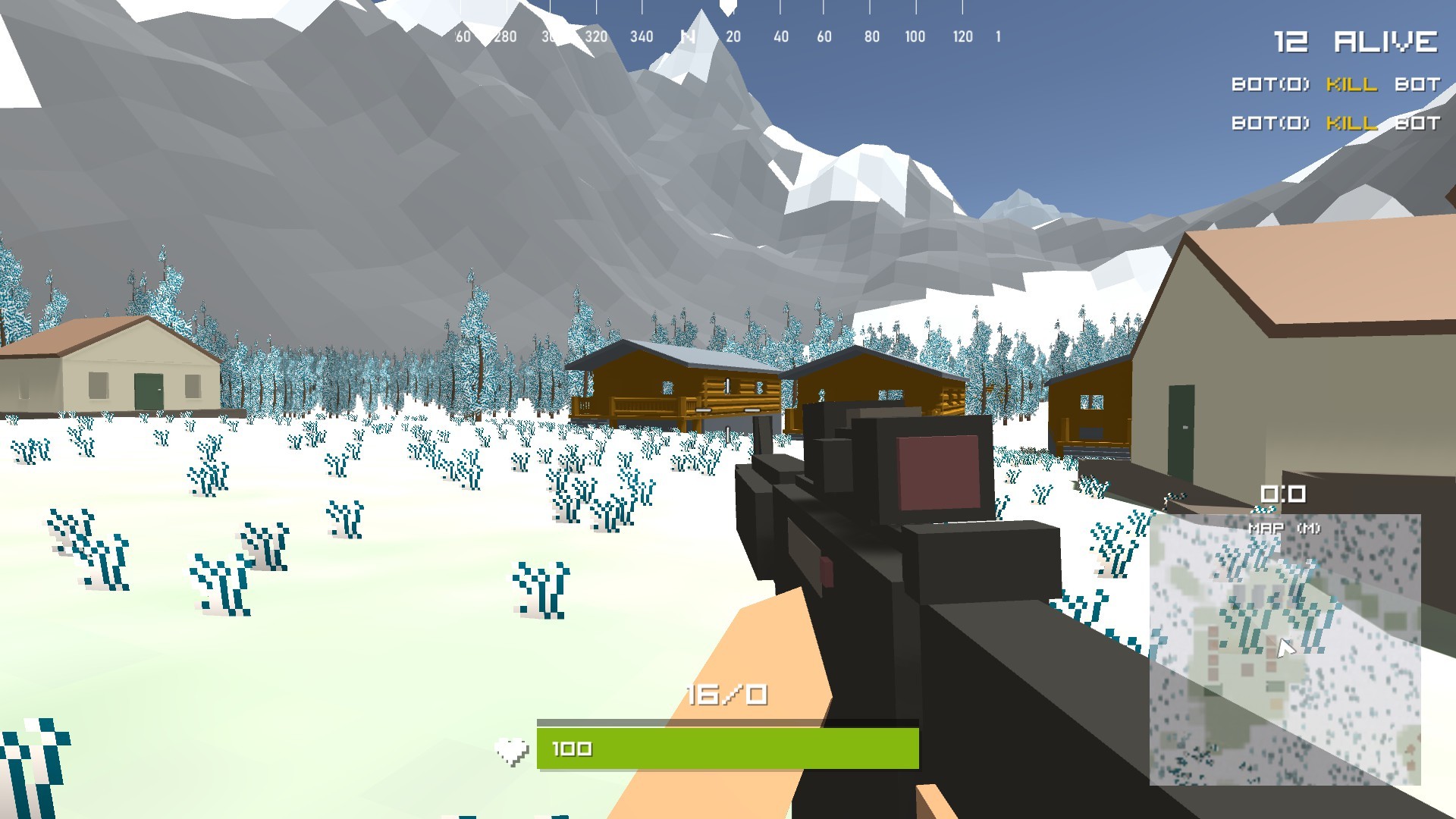Select the yellow KILL text in the top feed entry
The height and width of the screenshot is (819, 1456).
[x=1350, y=86]
